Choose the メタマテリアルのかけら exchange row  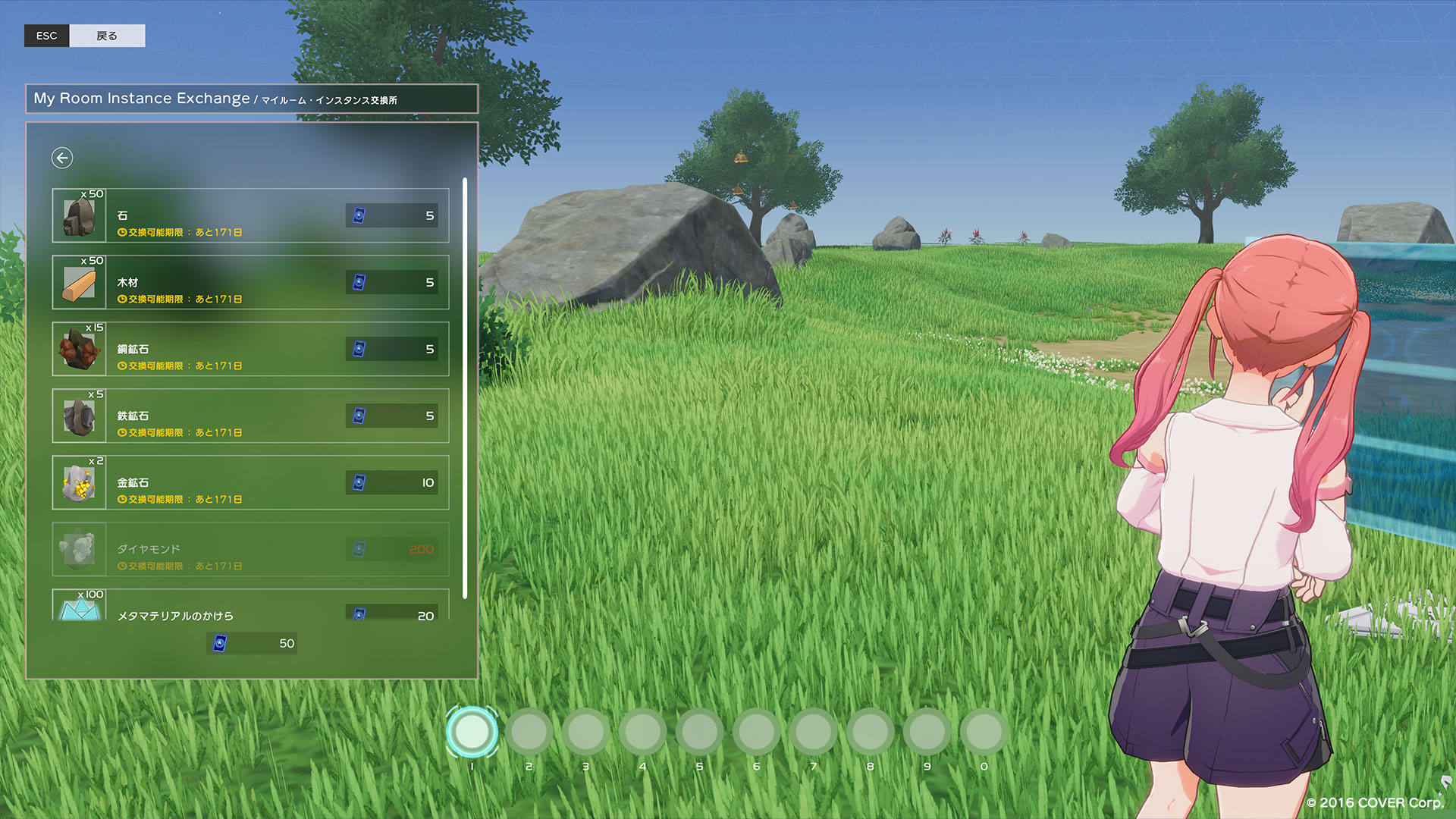point(250,608)
